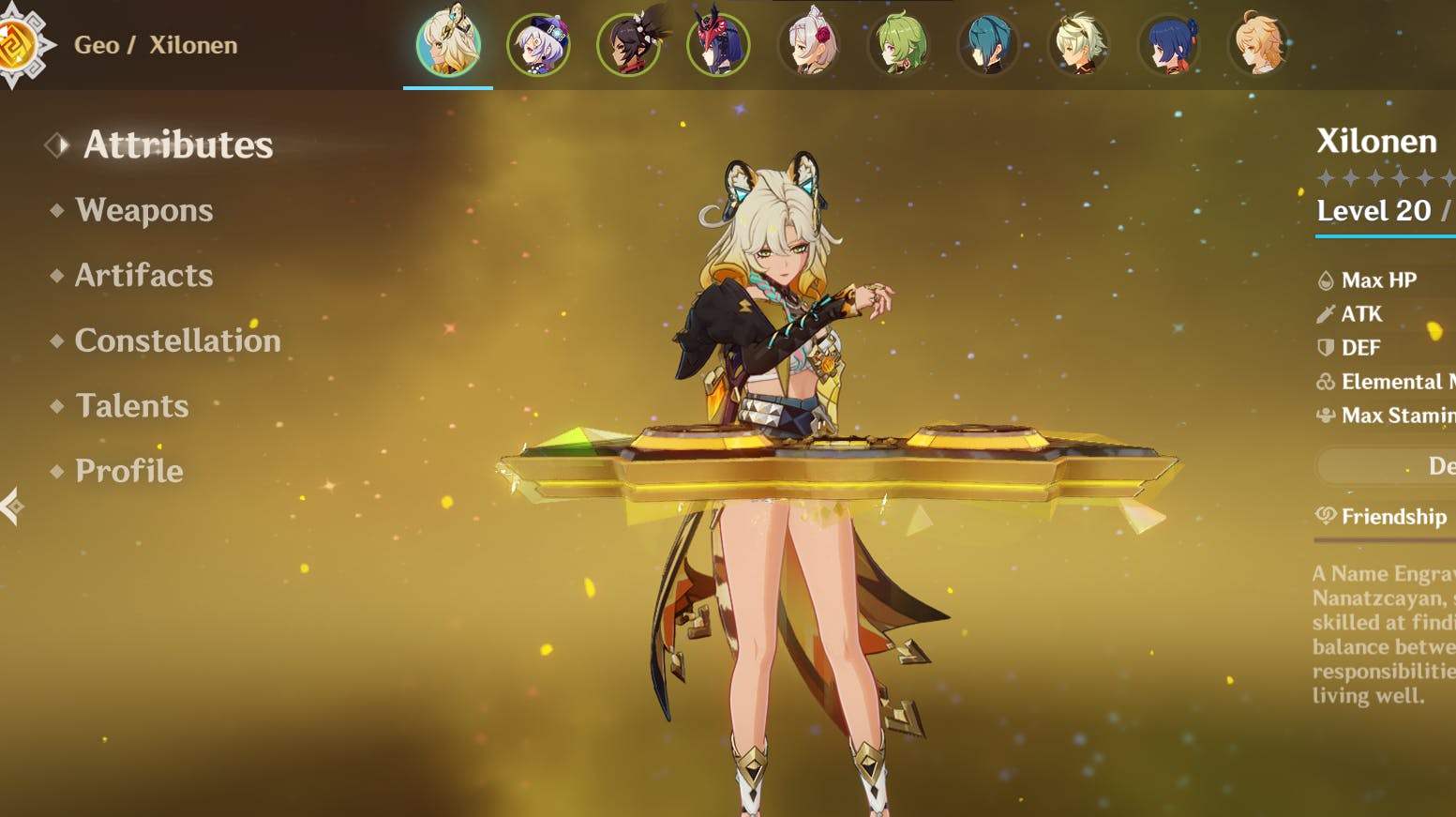
Task: Select Kujou Sara's masked portrait
Action: [718, 44]
